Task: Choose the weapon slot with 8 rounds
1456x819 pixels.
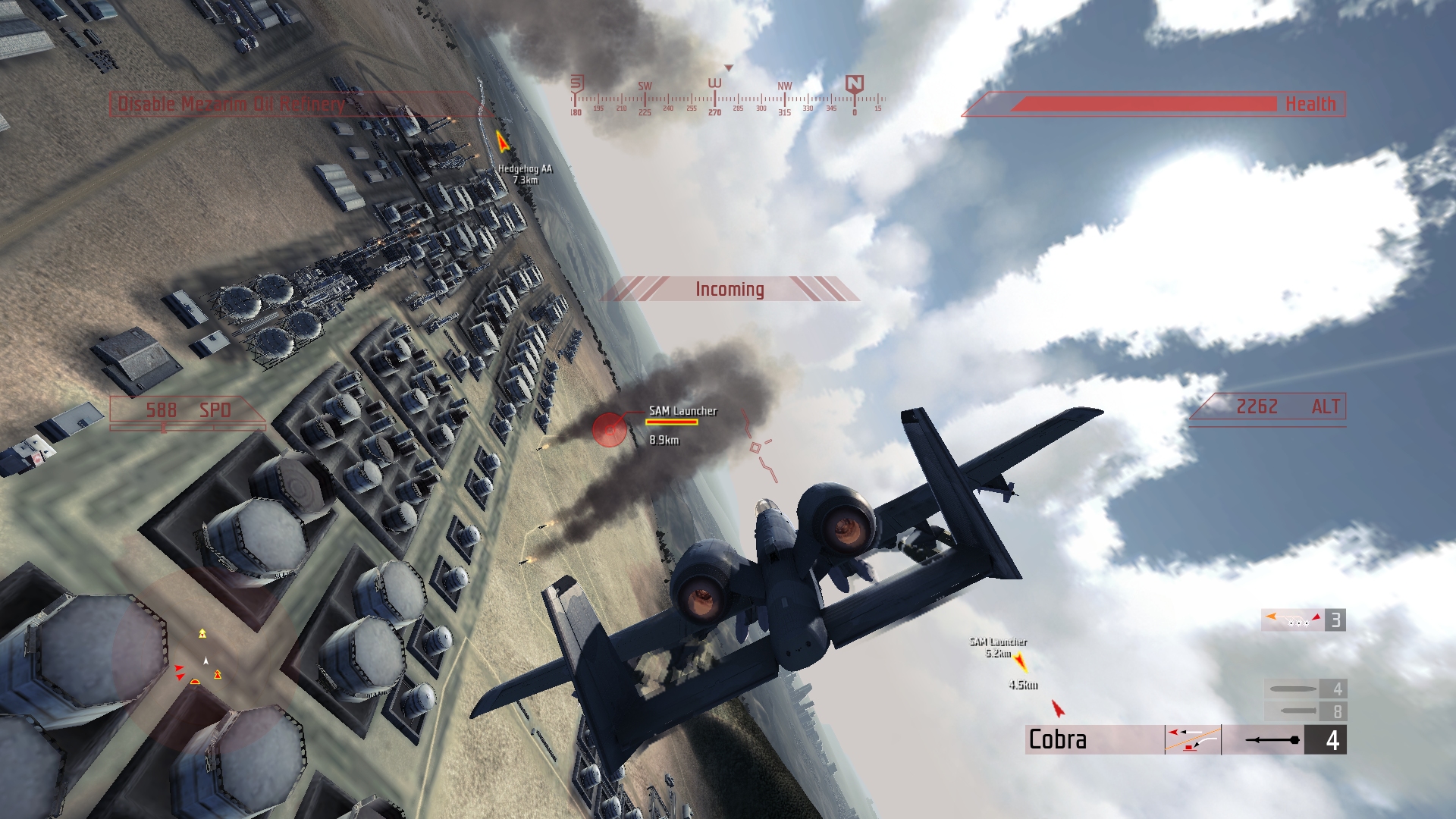Action: pyautogui.click(x=1304, y=711)
